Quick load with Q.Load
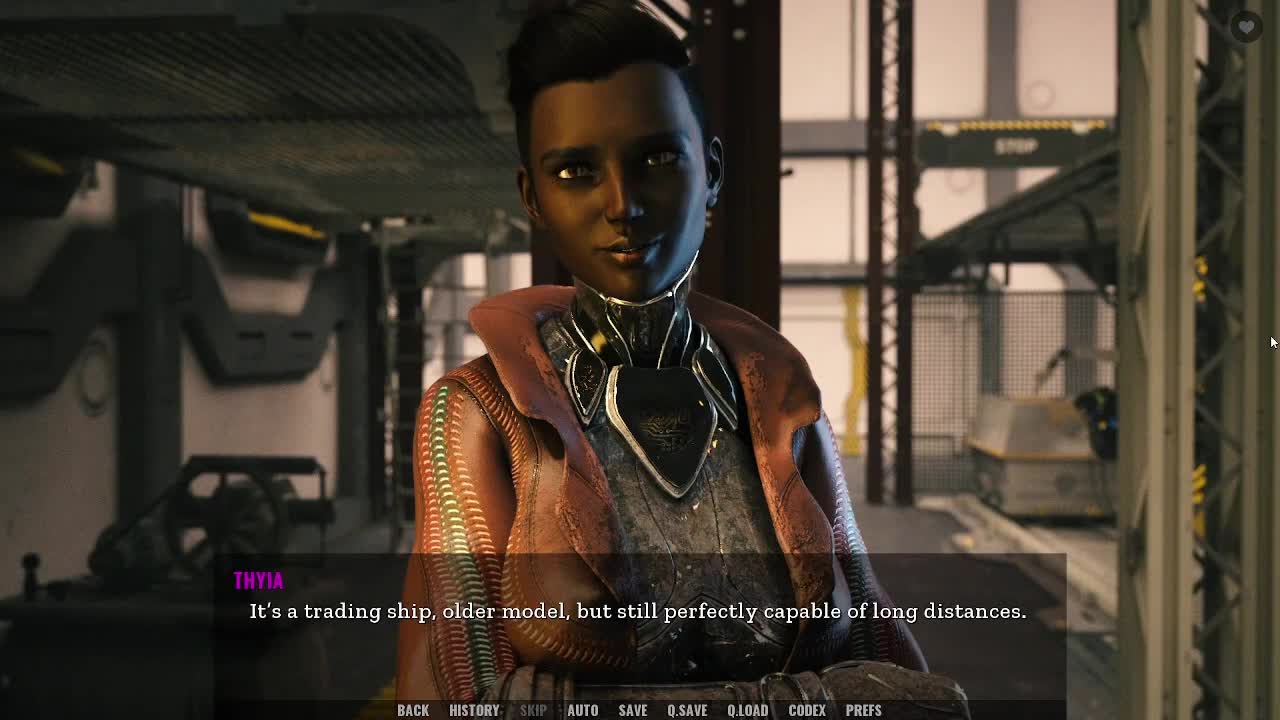 point(747,710)
